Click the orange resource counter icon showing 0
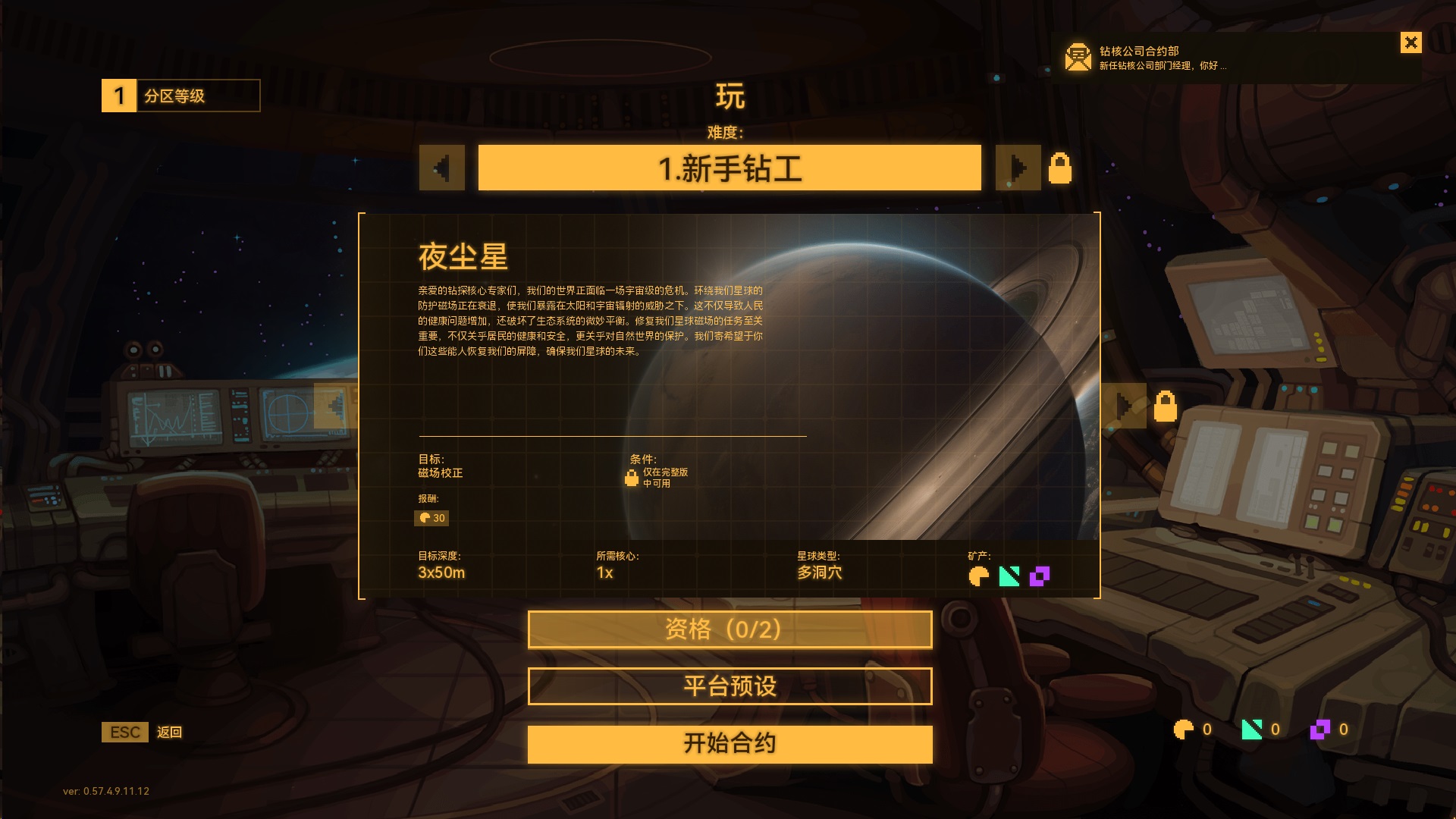 click(1183, 730)
